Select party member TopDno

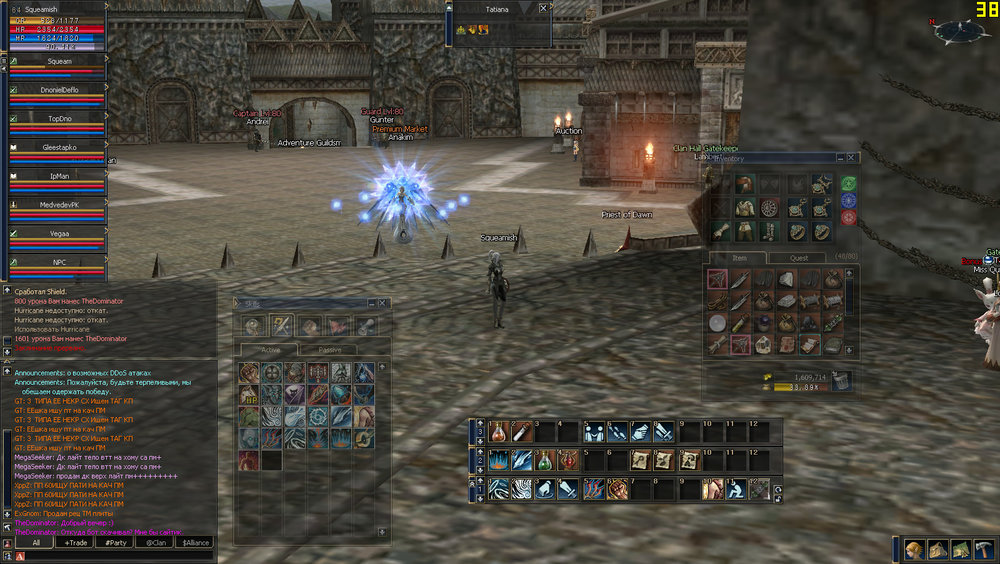tap(60, 118)
